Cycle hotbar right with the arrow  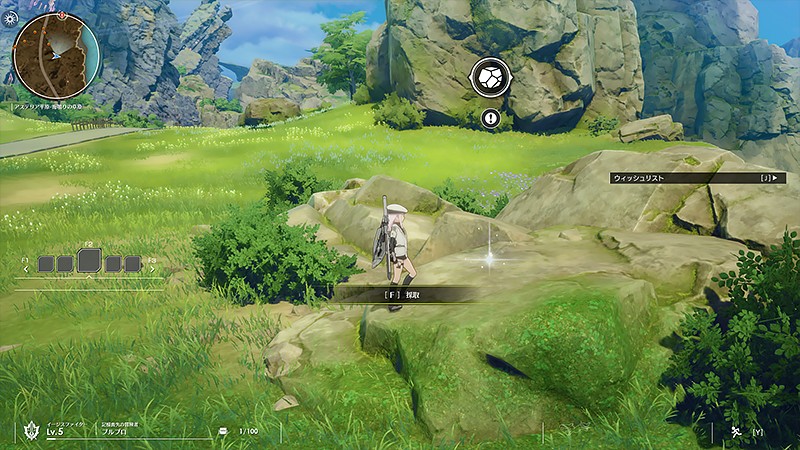(154, 268)
